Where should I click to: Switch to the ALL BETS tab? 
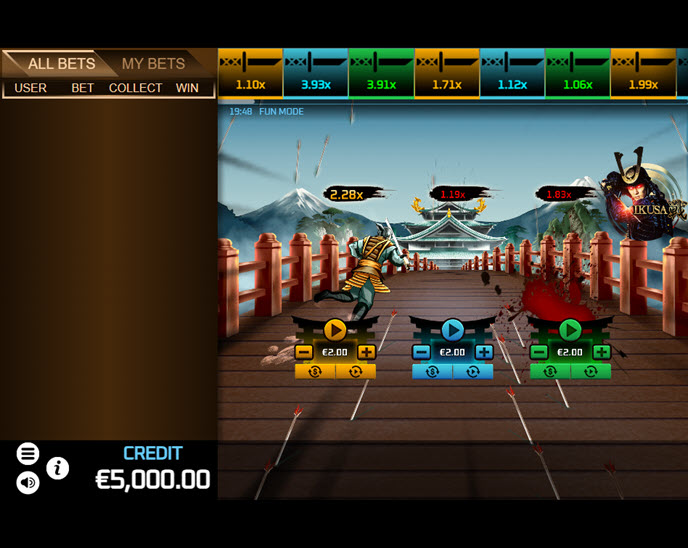61,63
